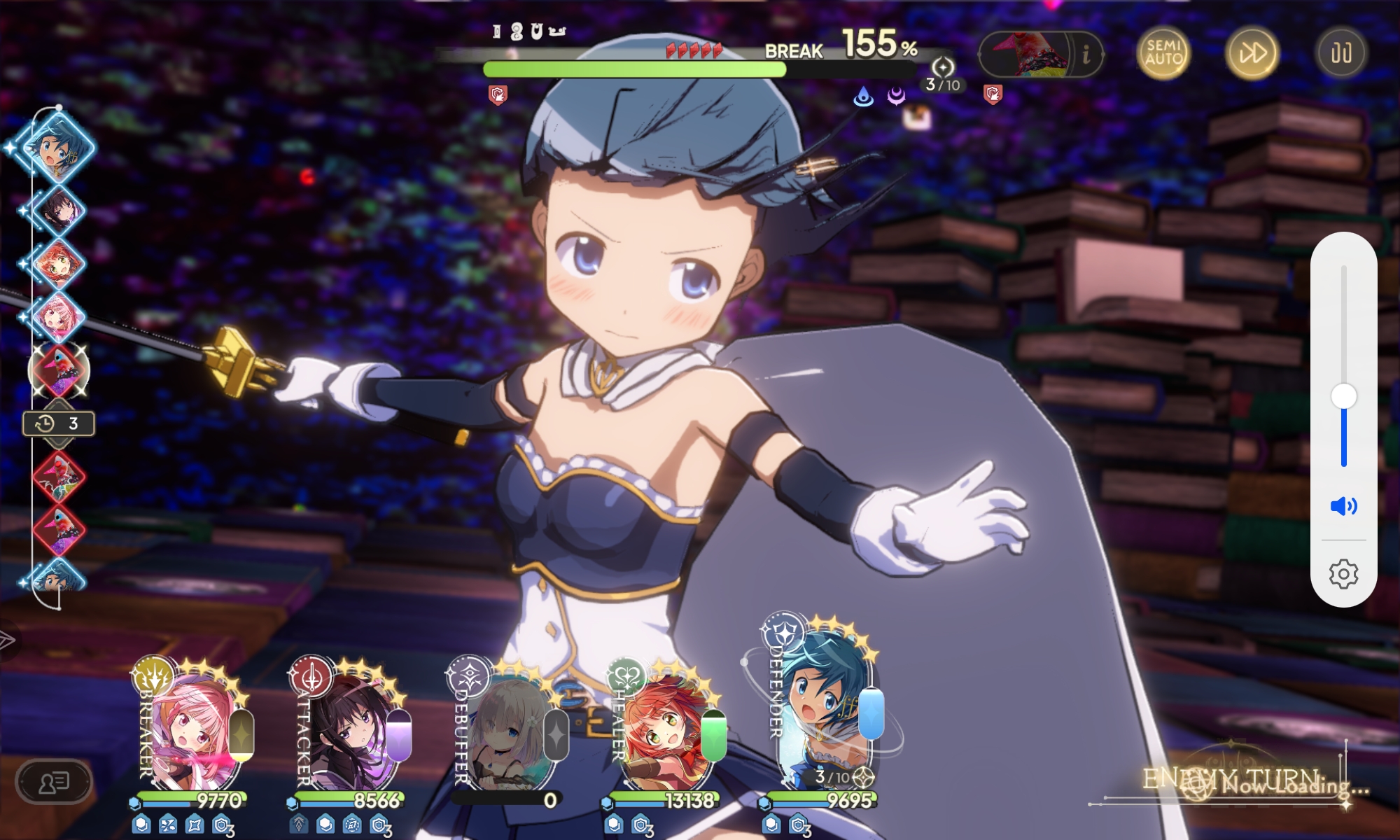Toggle the SEMI AUTO battle mode
Image resolution: width=1400 pixels, height=840 pixels.
pyautogui.click(x=1163, y=53)
